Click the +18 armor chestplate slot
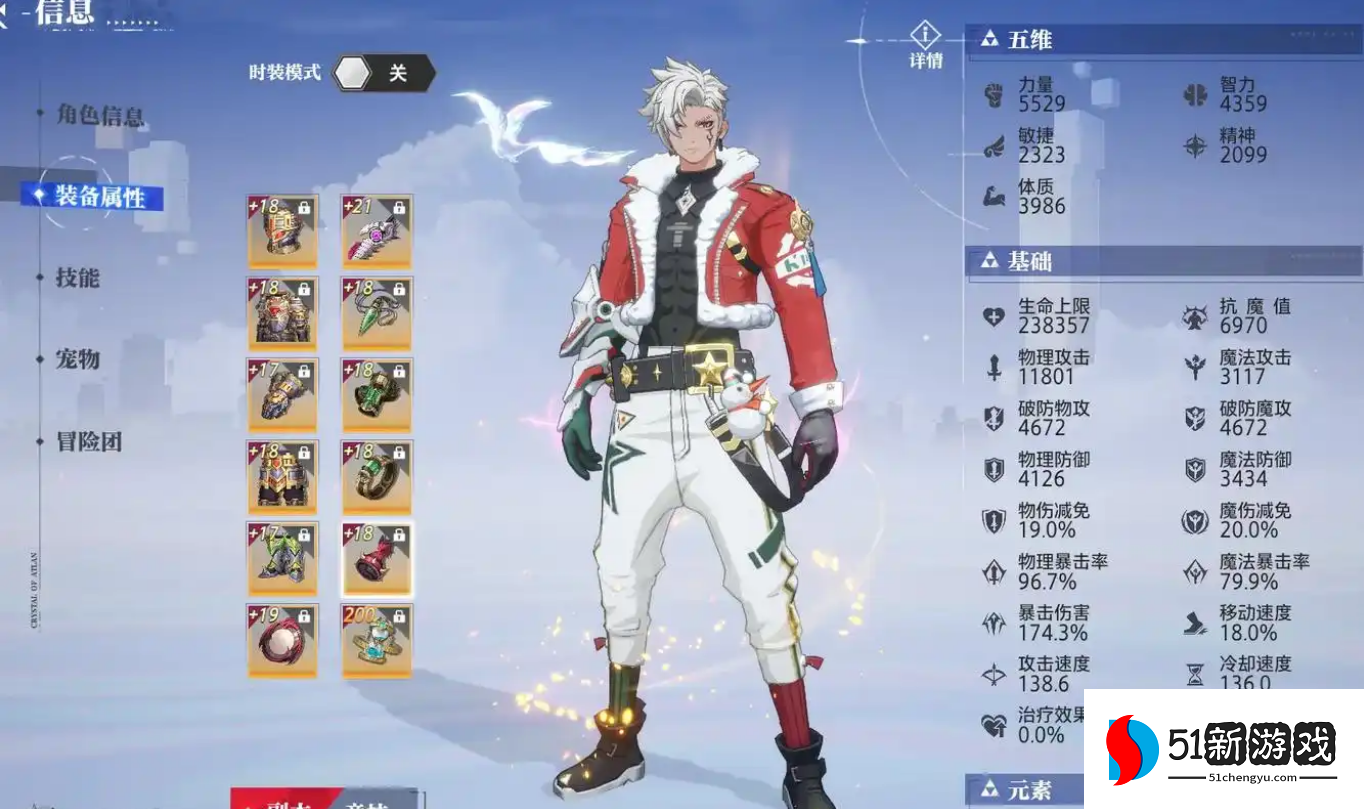The image size is (1364, 809). coord(283,312)
